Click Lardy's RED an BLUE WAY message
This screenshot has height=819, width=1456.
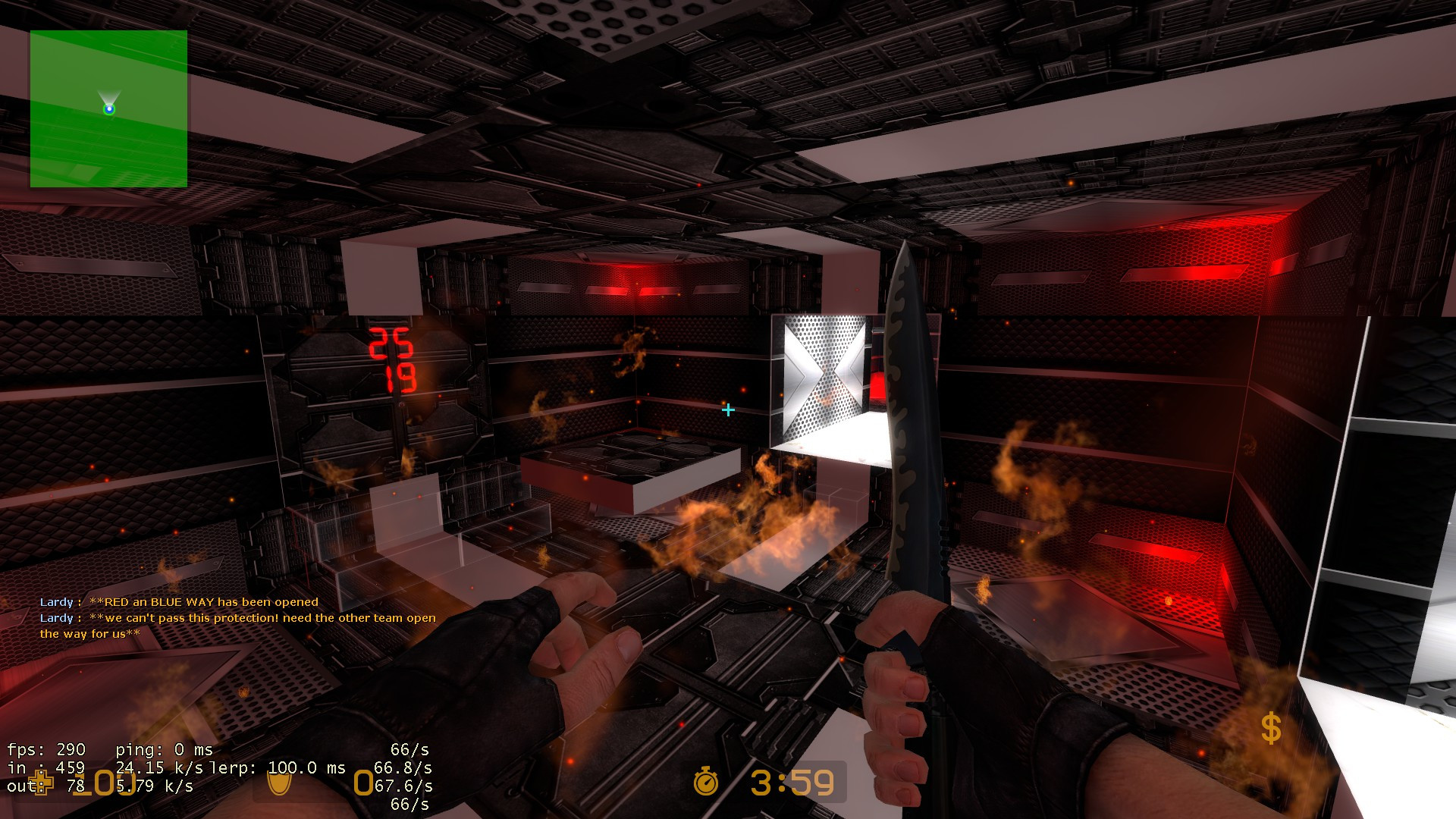point(180,601)
